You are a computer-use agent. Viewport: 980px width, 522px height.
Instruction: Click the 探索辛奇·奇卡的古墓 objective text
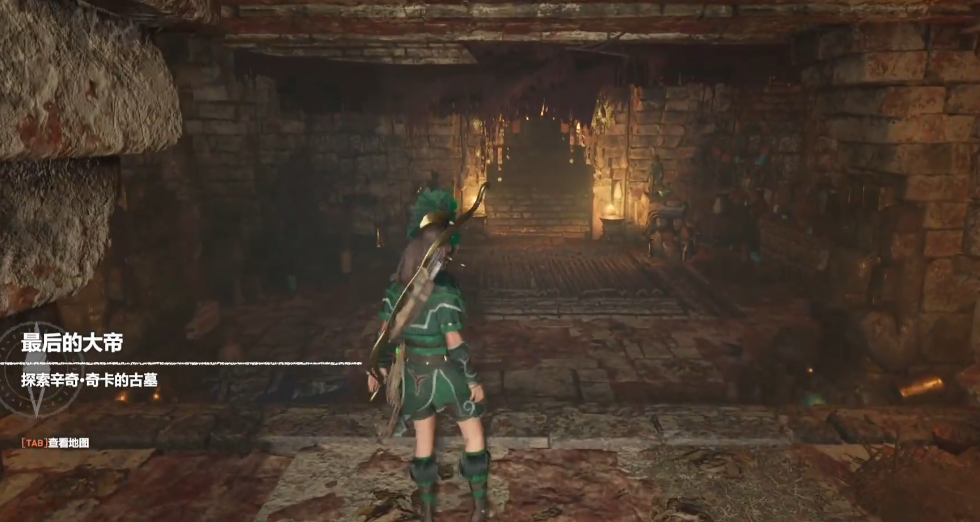point(89,380)
